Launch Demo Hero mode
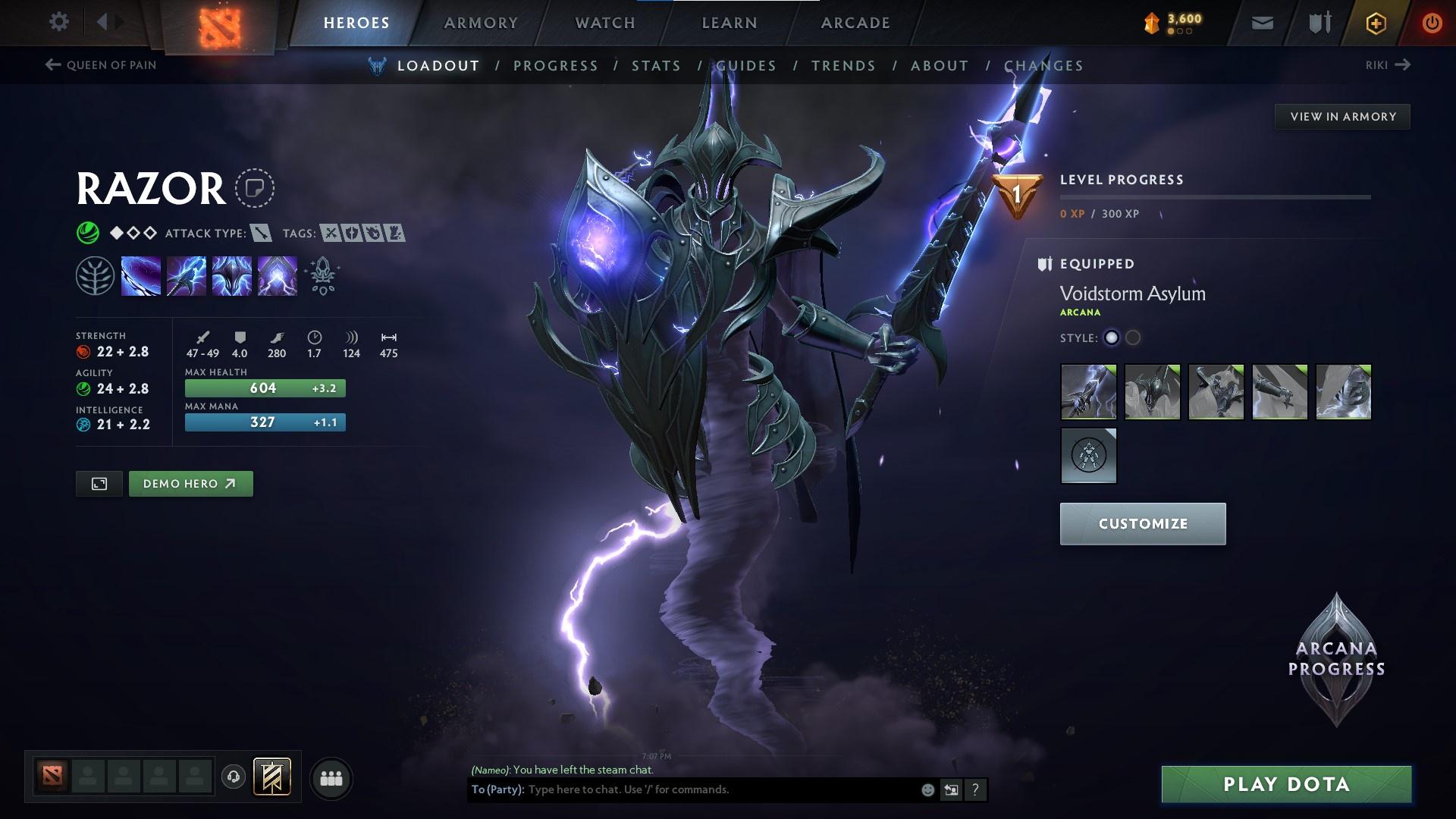This screenshot has height=819, width=1456. tap(190, 484)
